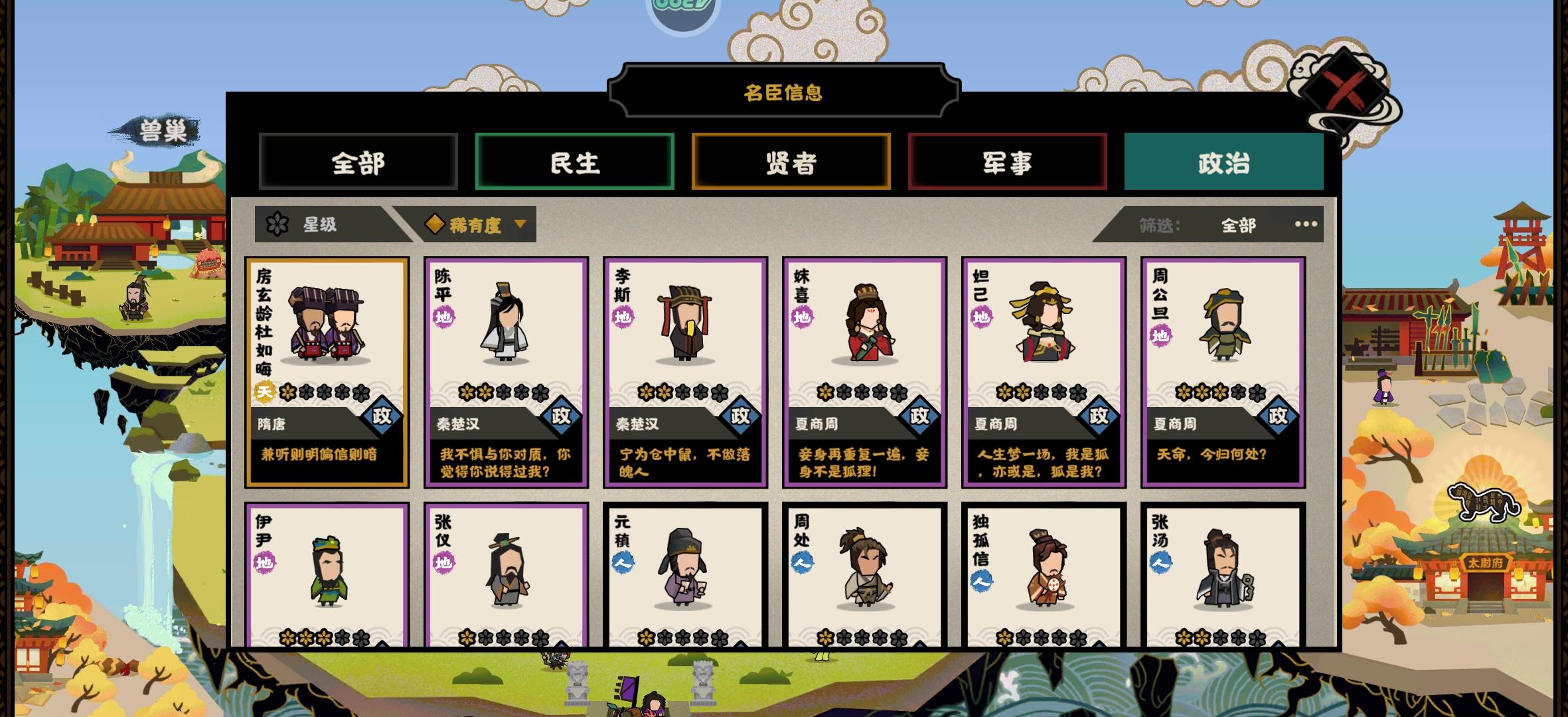This screenshot has height=717, width=1568.
Task: Select the 妹喜 minister card
Action: (x=864, y=372)
